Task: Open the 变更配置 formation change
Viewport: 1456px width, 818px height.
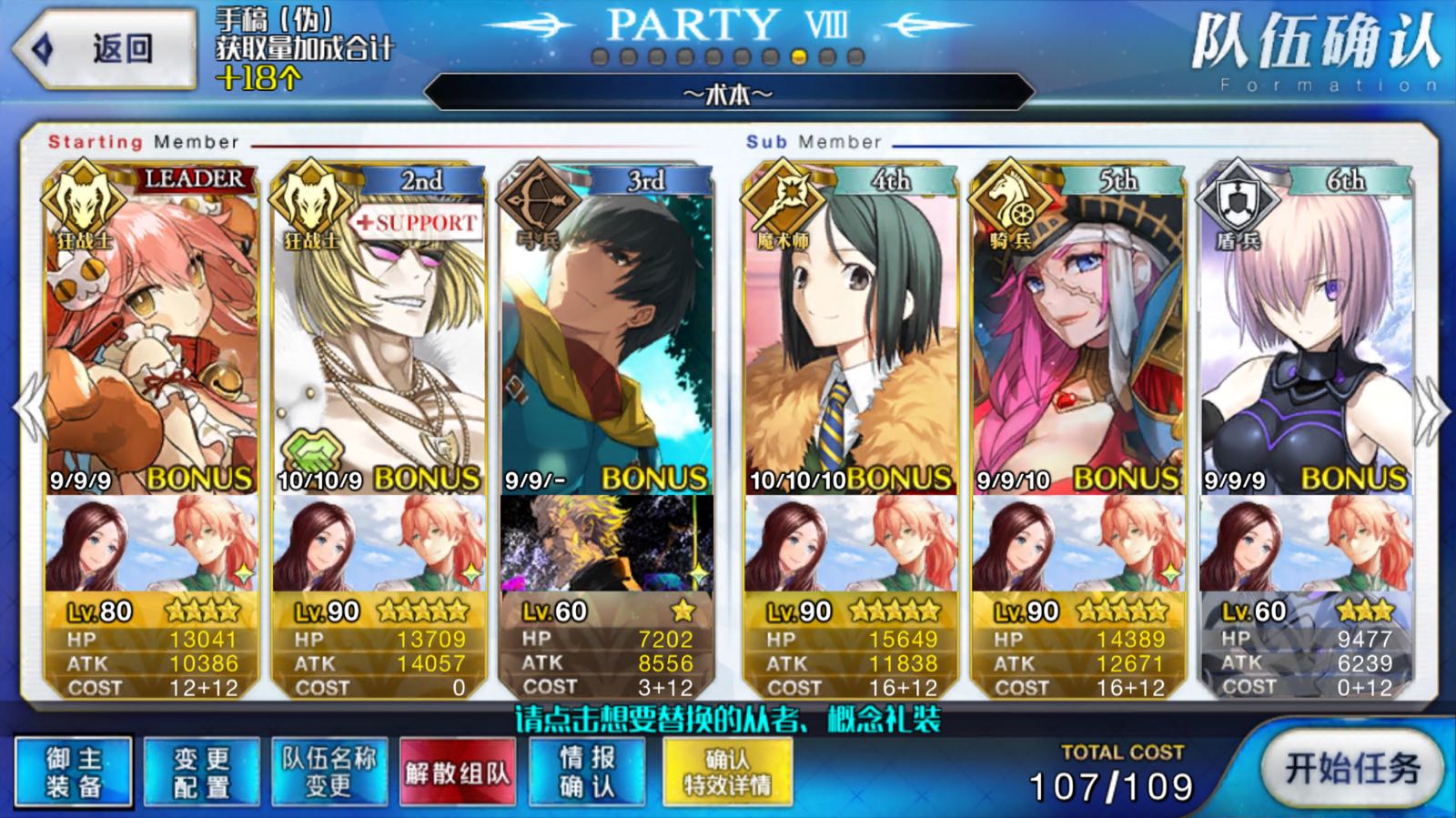Action: click(201, 773)
